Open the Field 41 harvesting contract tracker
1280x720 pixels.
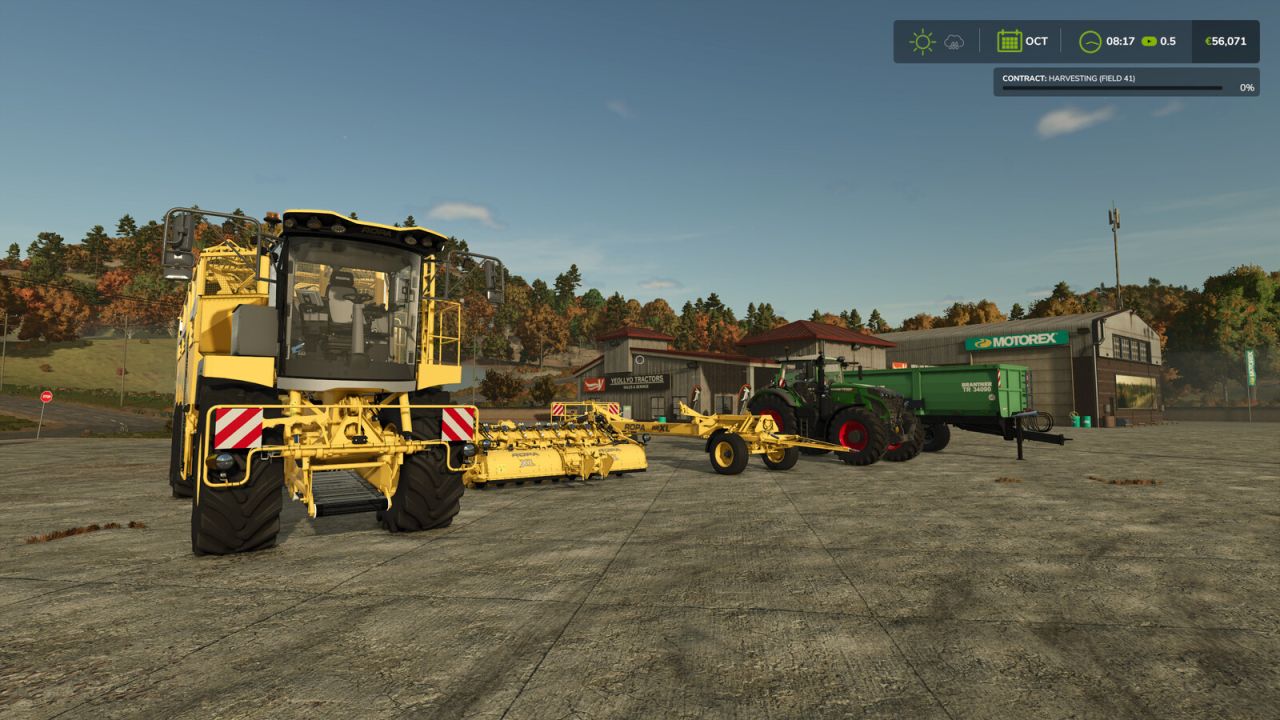(x=1124, y=82)
